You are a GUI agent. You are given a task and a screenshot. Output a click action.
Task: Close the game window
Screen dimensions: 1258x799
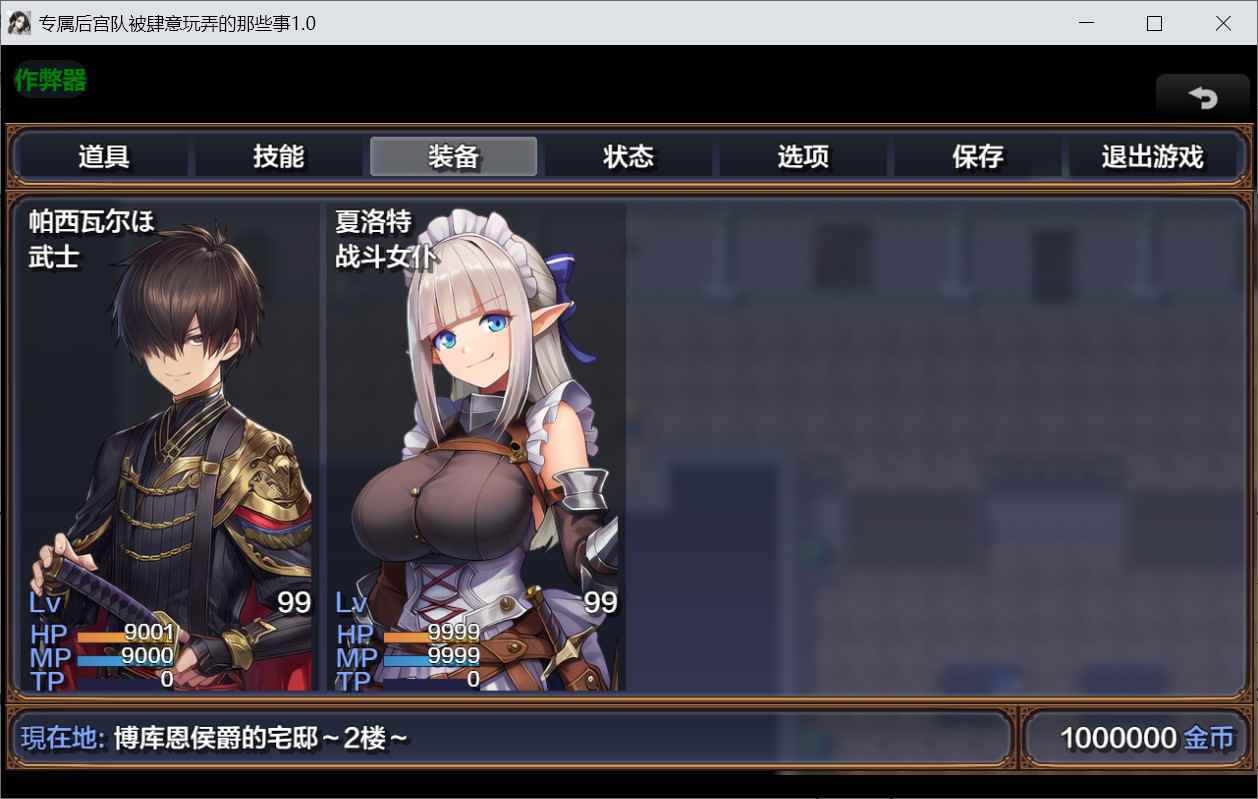[x=1223, y=23]
